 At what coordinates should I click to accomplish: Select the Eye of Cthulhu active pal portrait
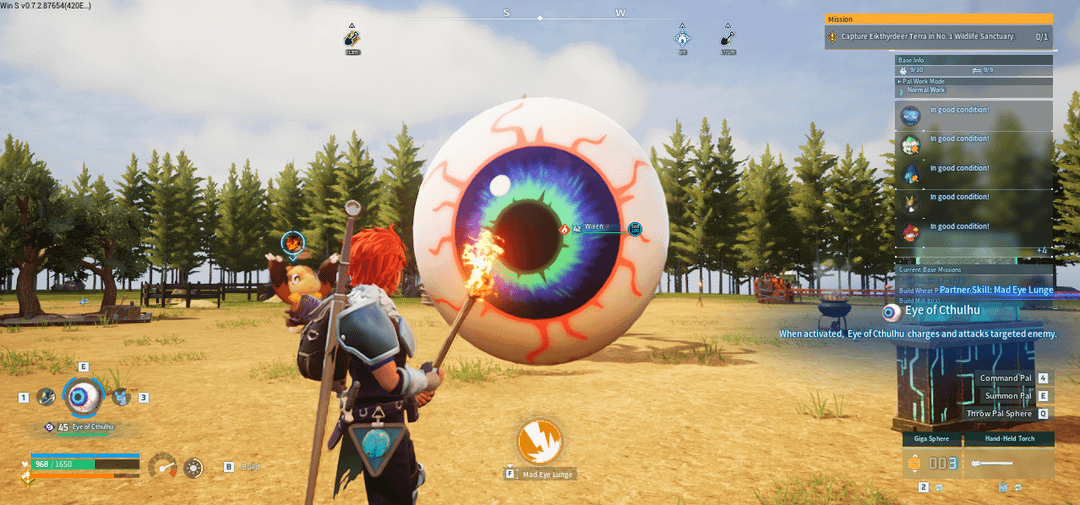tap(82, 397)
